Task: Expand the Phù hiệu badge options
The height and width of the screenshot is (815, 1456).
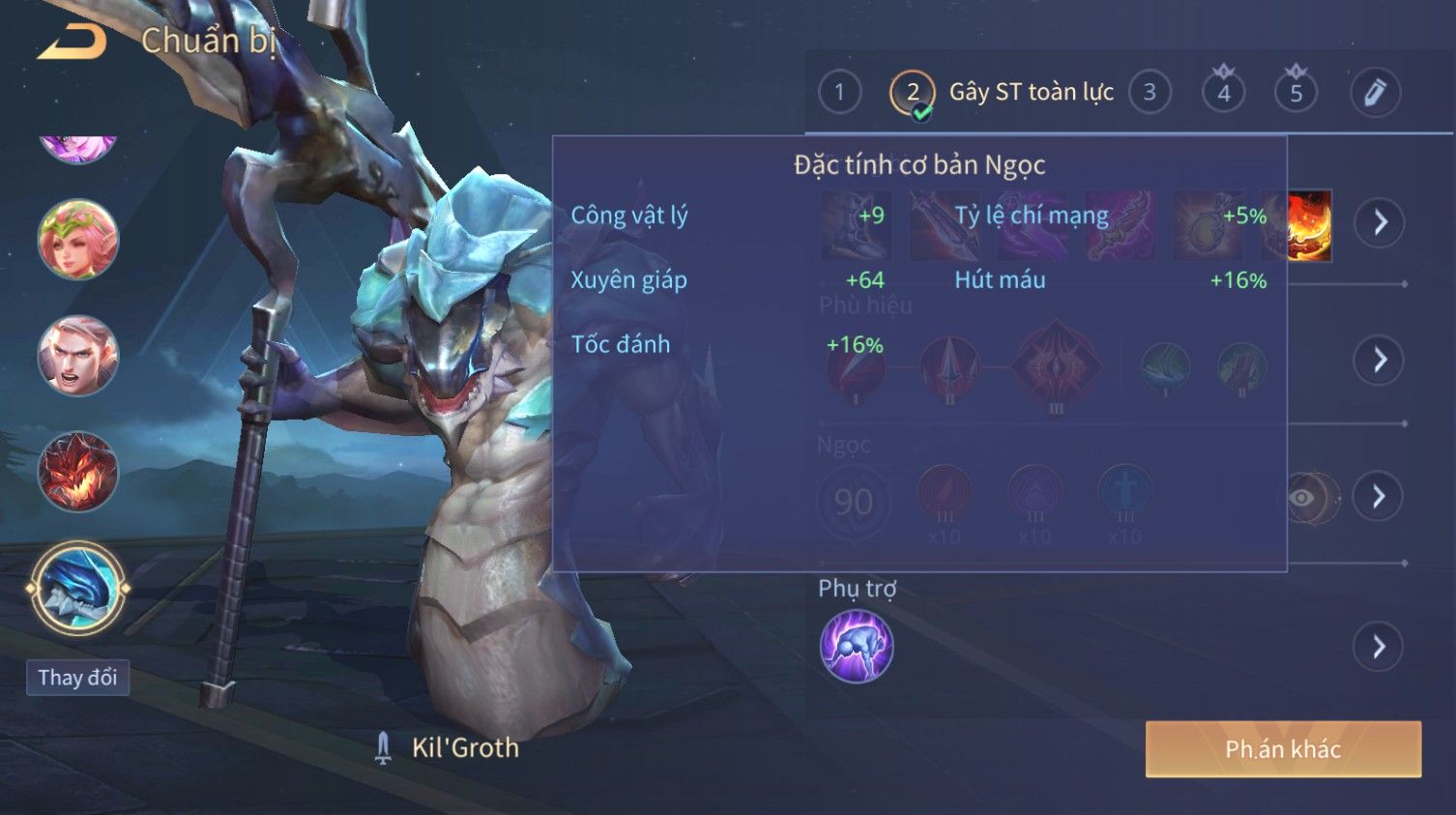Action: click(x=1380, y=360)
